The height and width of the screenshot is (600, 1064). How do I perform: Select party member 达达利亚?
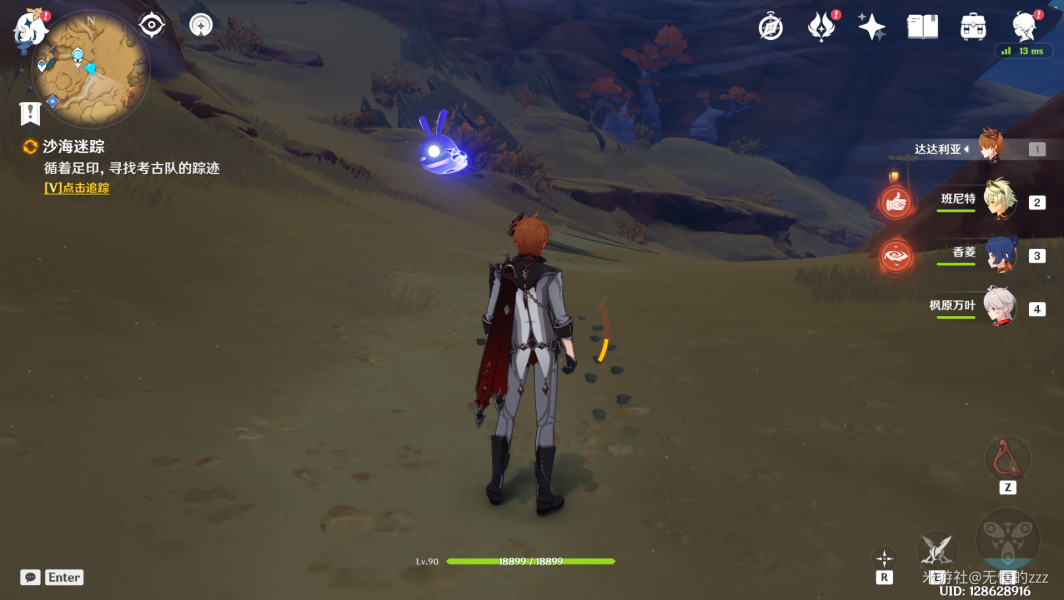point(990,148)
